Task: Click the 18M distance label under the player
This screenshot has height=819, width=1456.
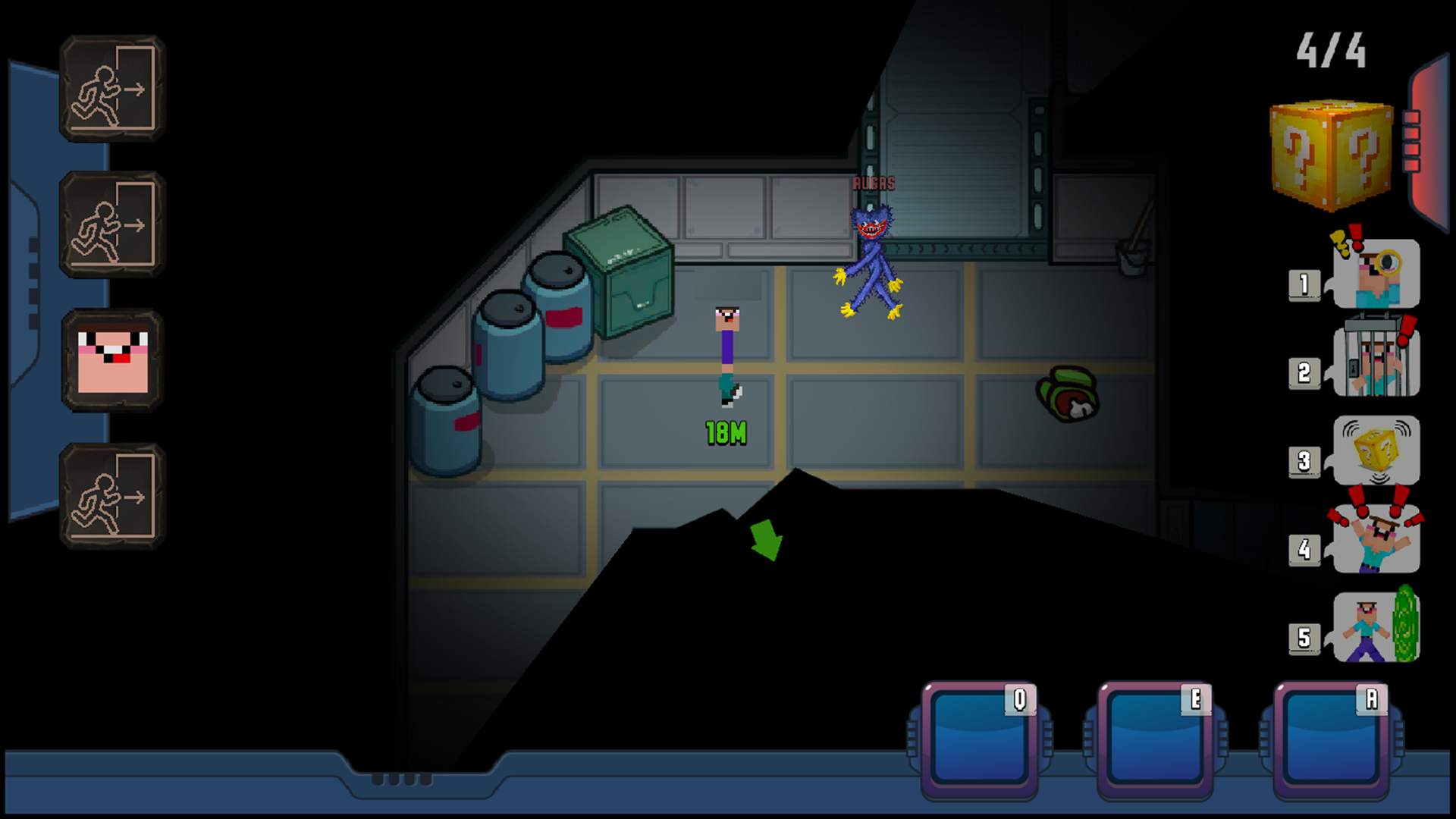Action: 725,431
